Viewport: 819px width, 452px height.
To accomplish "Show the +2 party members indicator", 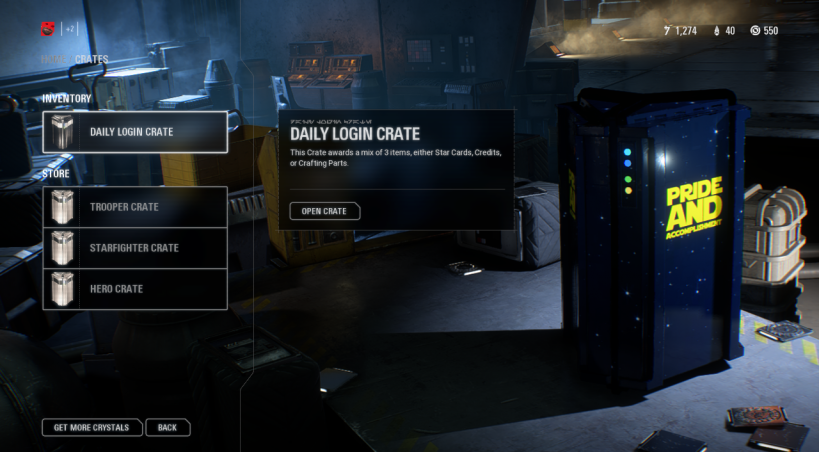I will point(71,29).
